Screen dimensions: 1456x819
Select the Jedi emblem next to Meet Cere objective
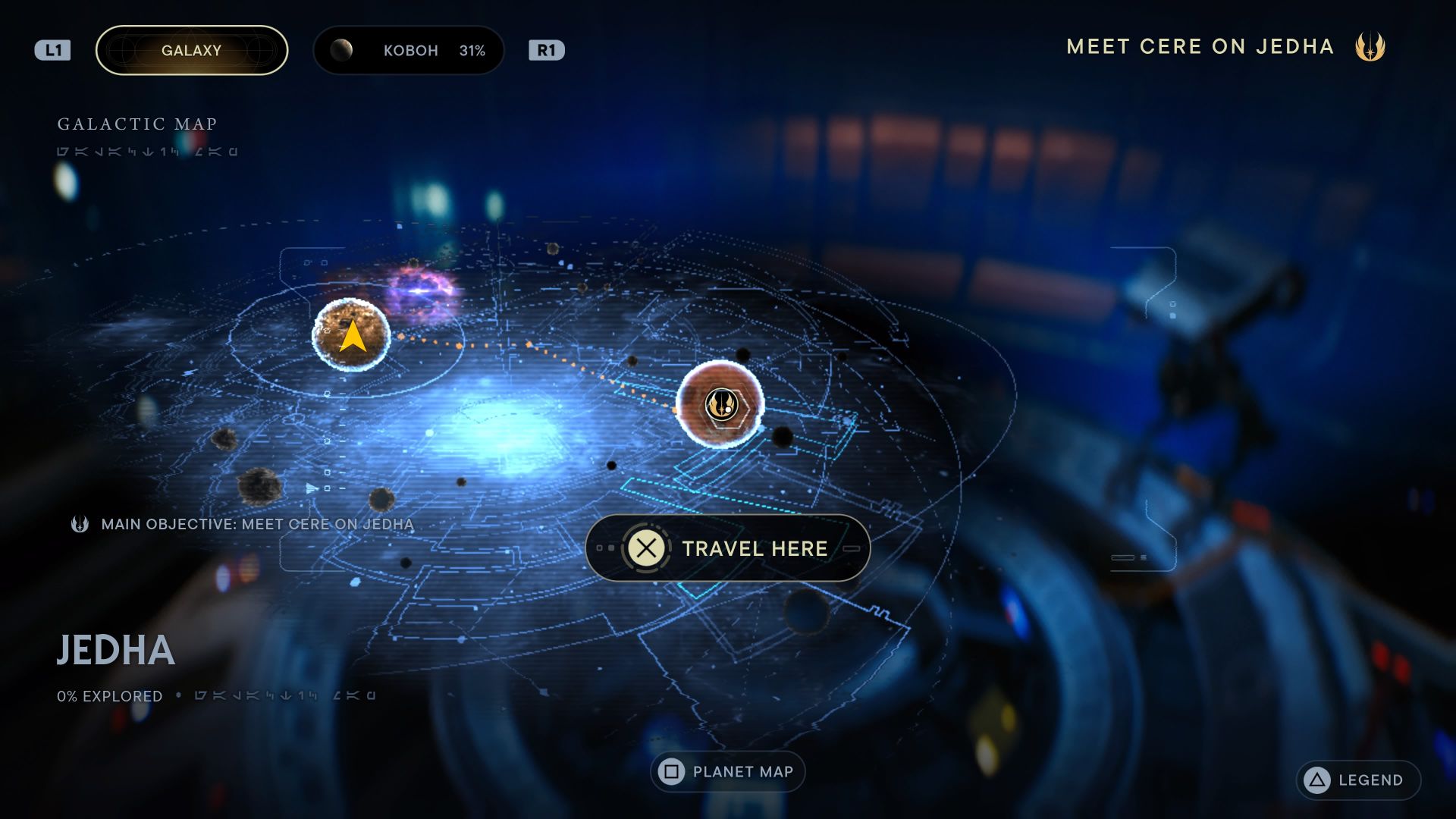[80, 523]
